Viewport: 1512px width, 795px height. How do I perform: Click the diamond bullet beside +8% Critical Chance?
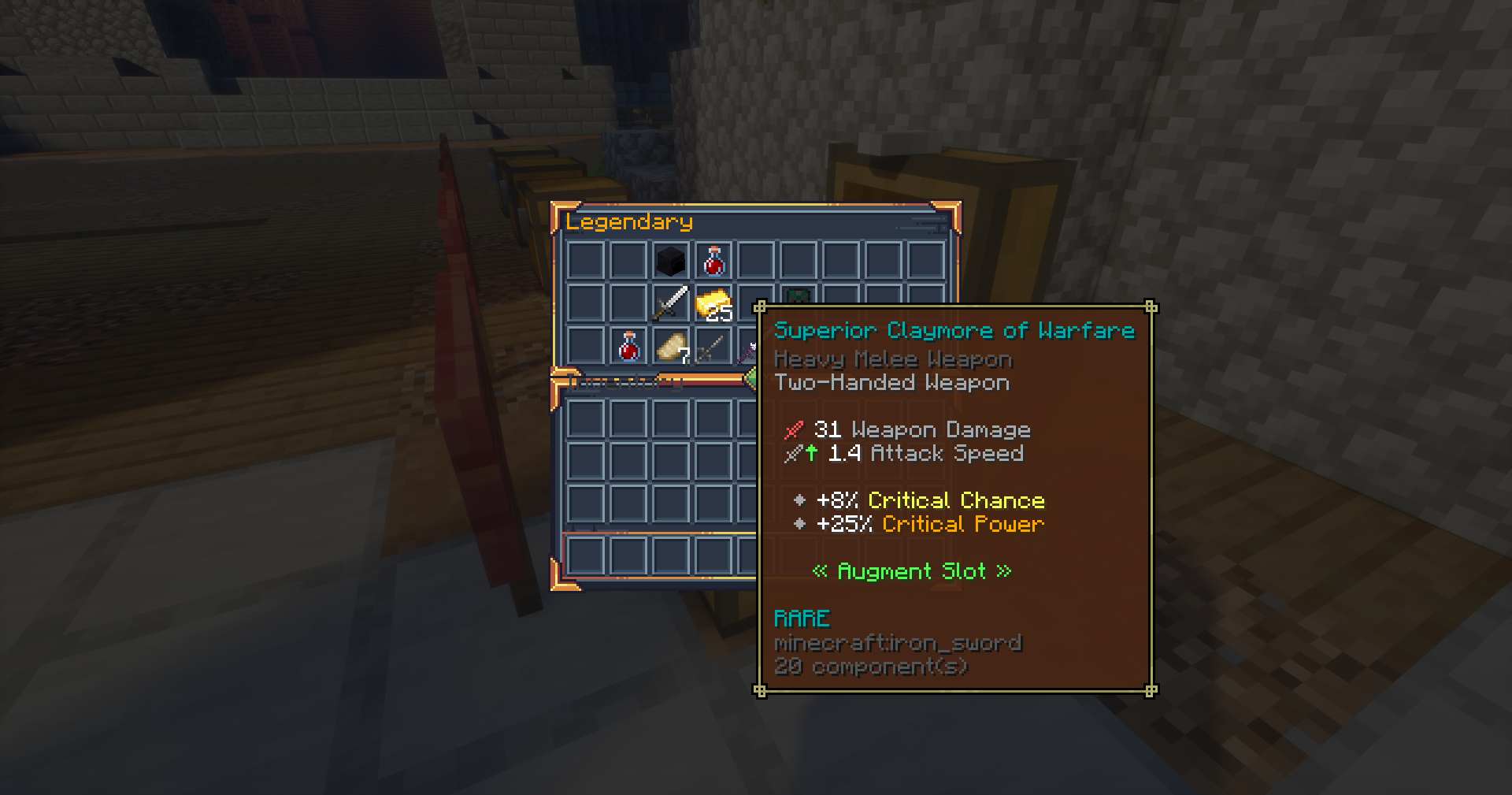(800, 500)
